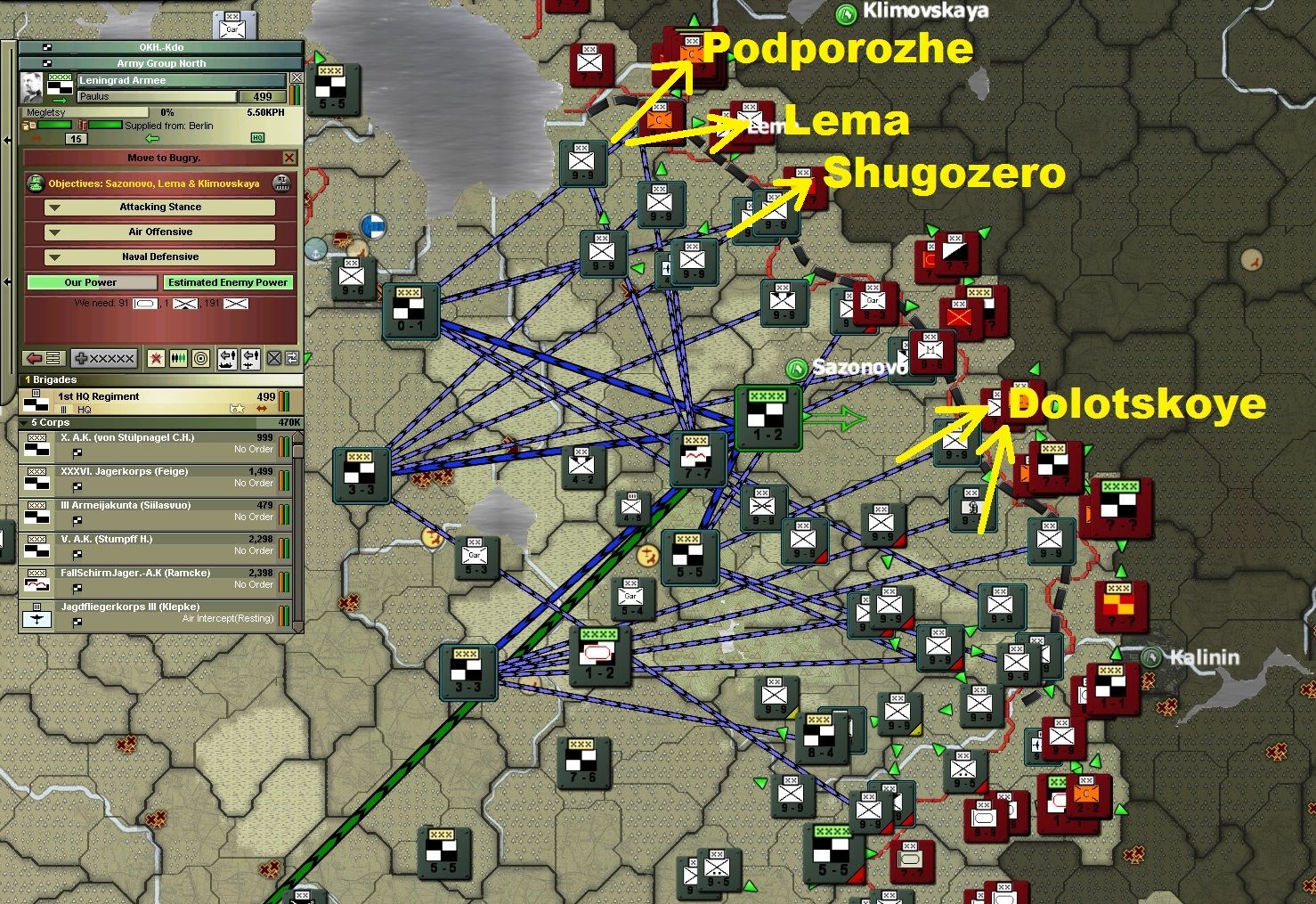Click the HQ indicator icon on the army panel
1316x904 pixels.
tap(258, 138)
